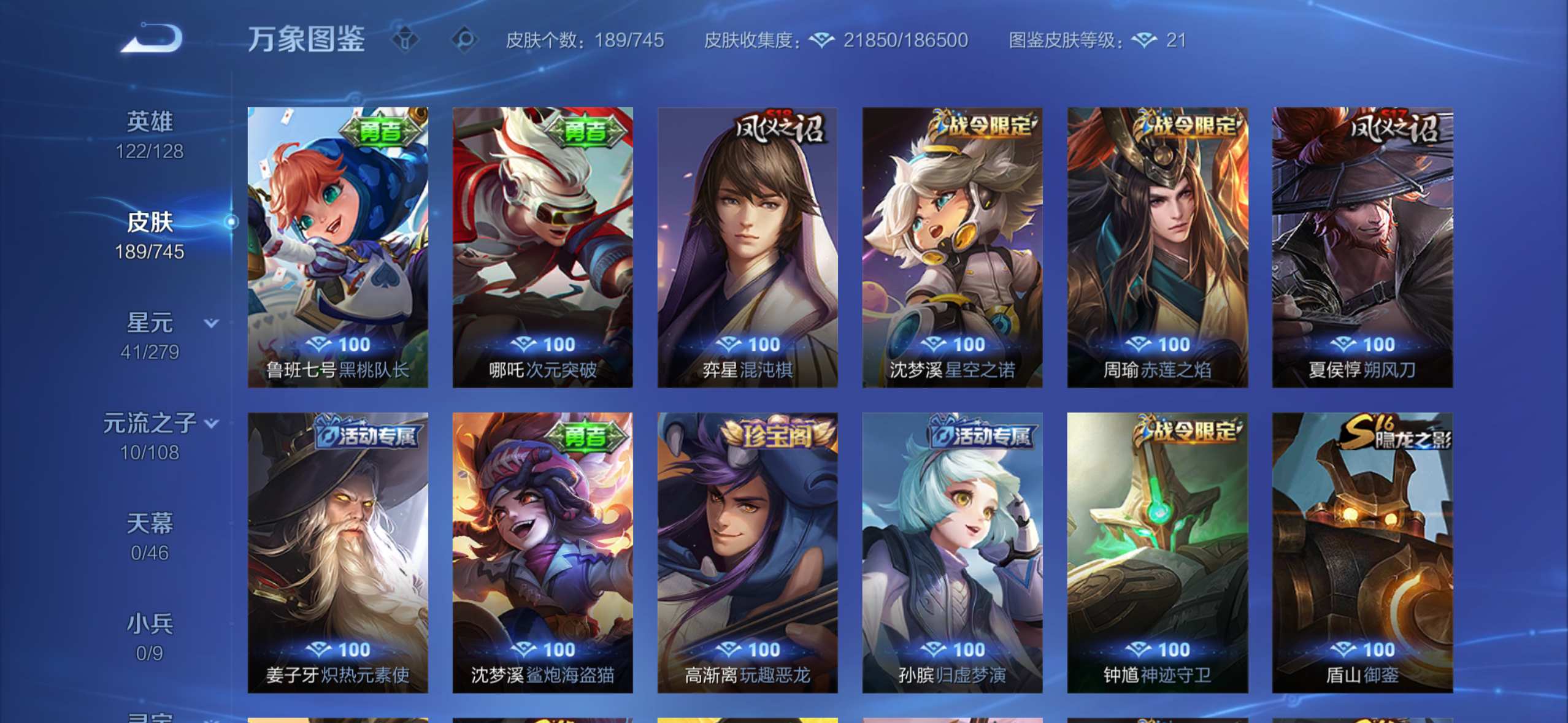
Task: Switch to the 元流之子 tab
Action: tap(150, 437)
